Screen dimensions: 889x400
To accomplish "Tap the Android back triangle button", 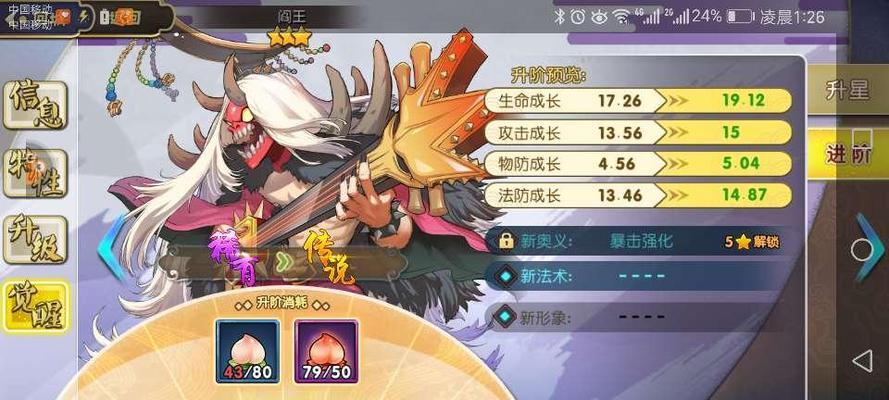I will coord(863,360).
